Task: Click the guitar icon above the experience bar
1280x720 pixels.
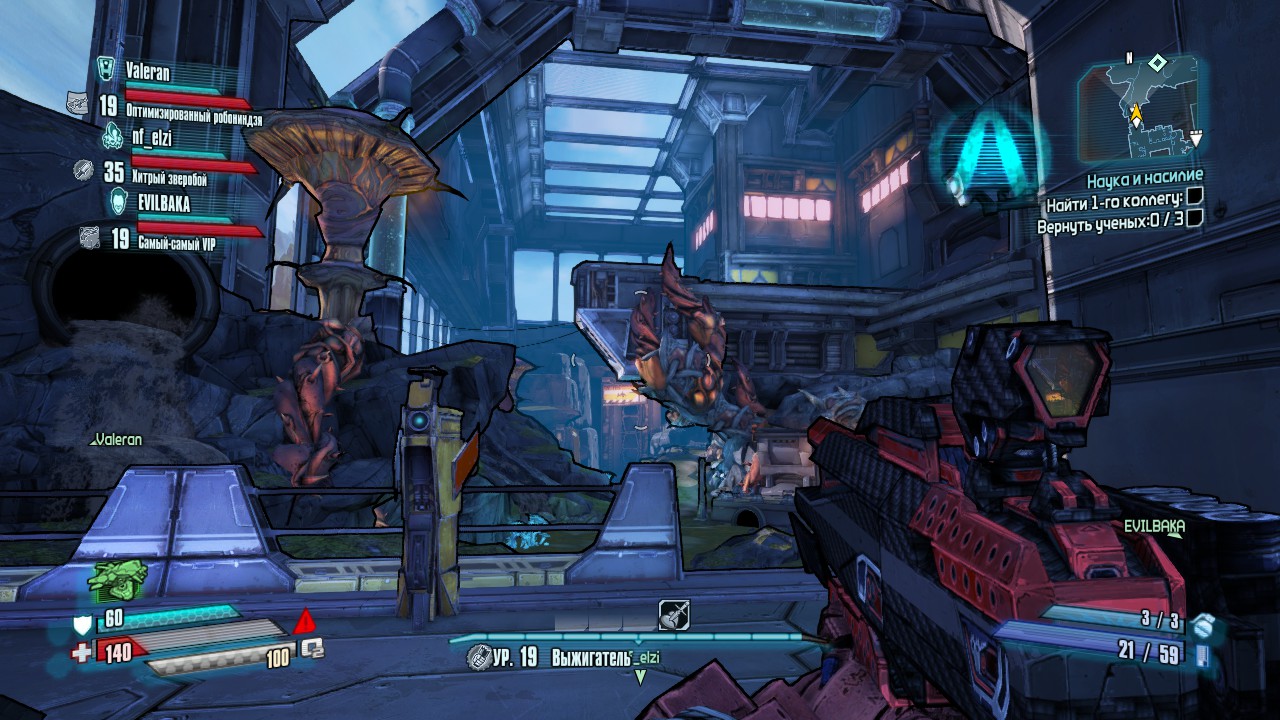Action: point(673,615)
